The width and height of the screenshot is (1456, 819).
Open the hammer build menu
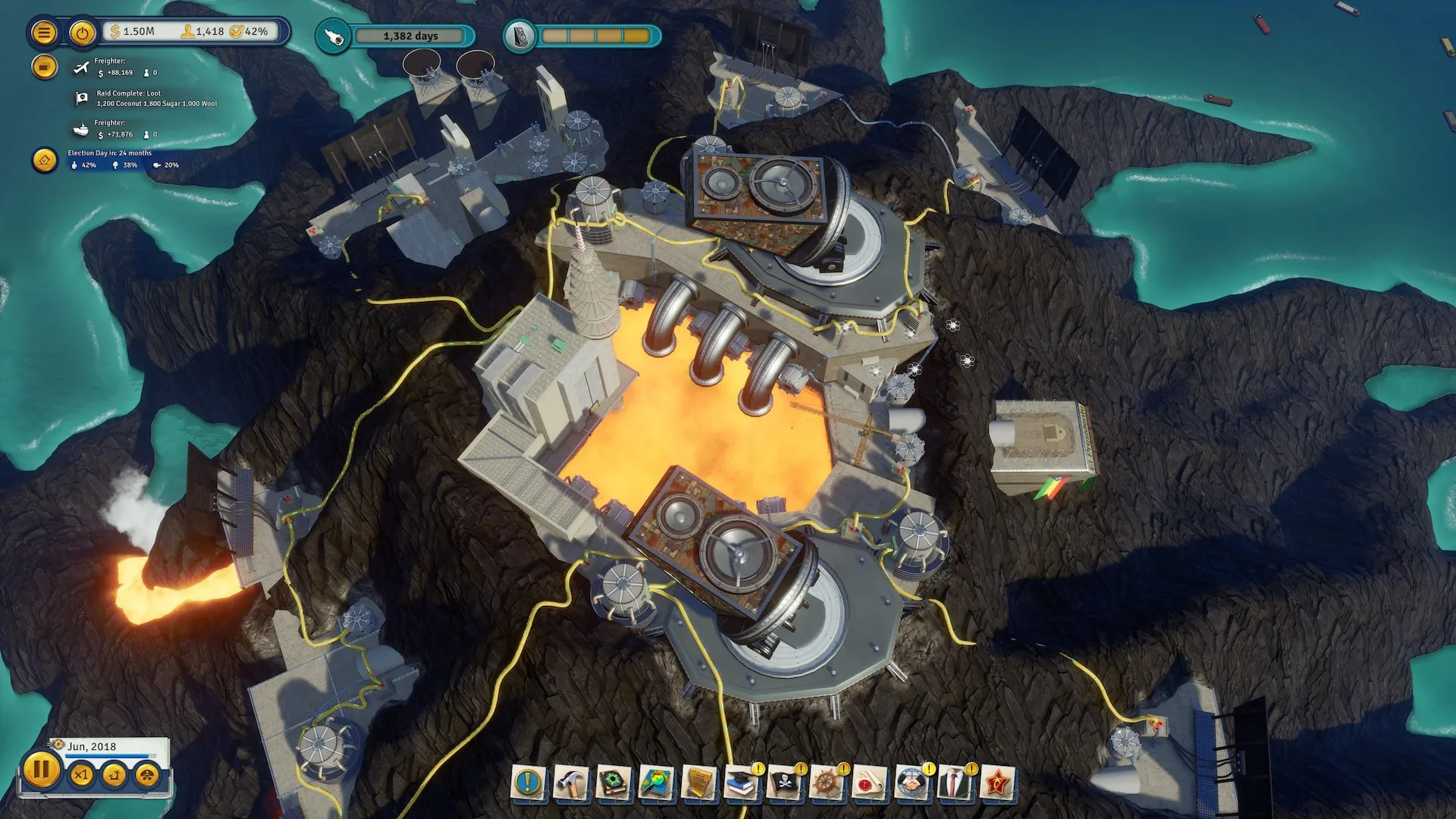coord(570,783)
